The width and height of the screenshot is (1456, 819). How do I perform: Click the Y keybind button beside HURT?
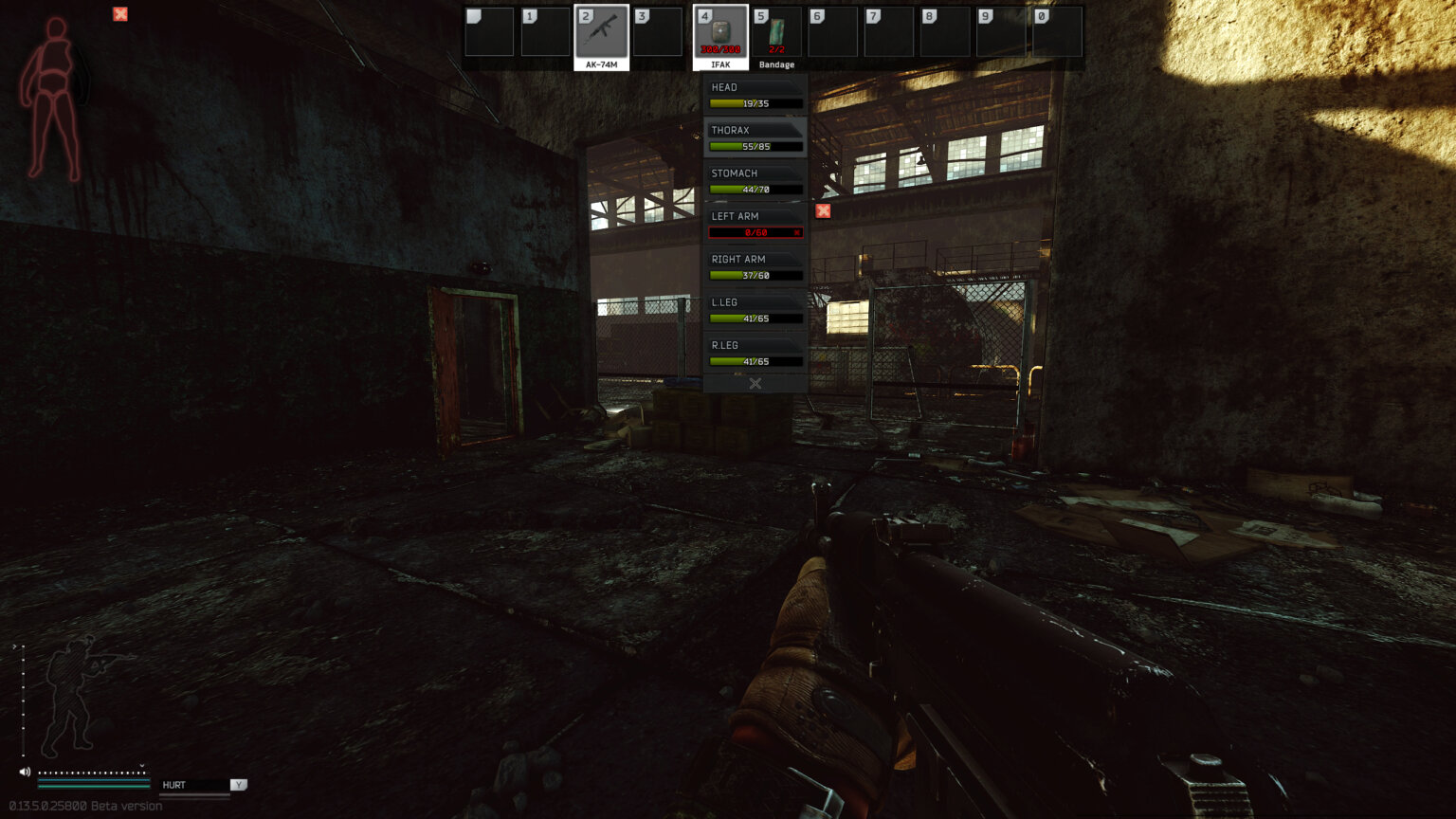pos(238,784)
